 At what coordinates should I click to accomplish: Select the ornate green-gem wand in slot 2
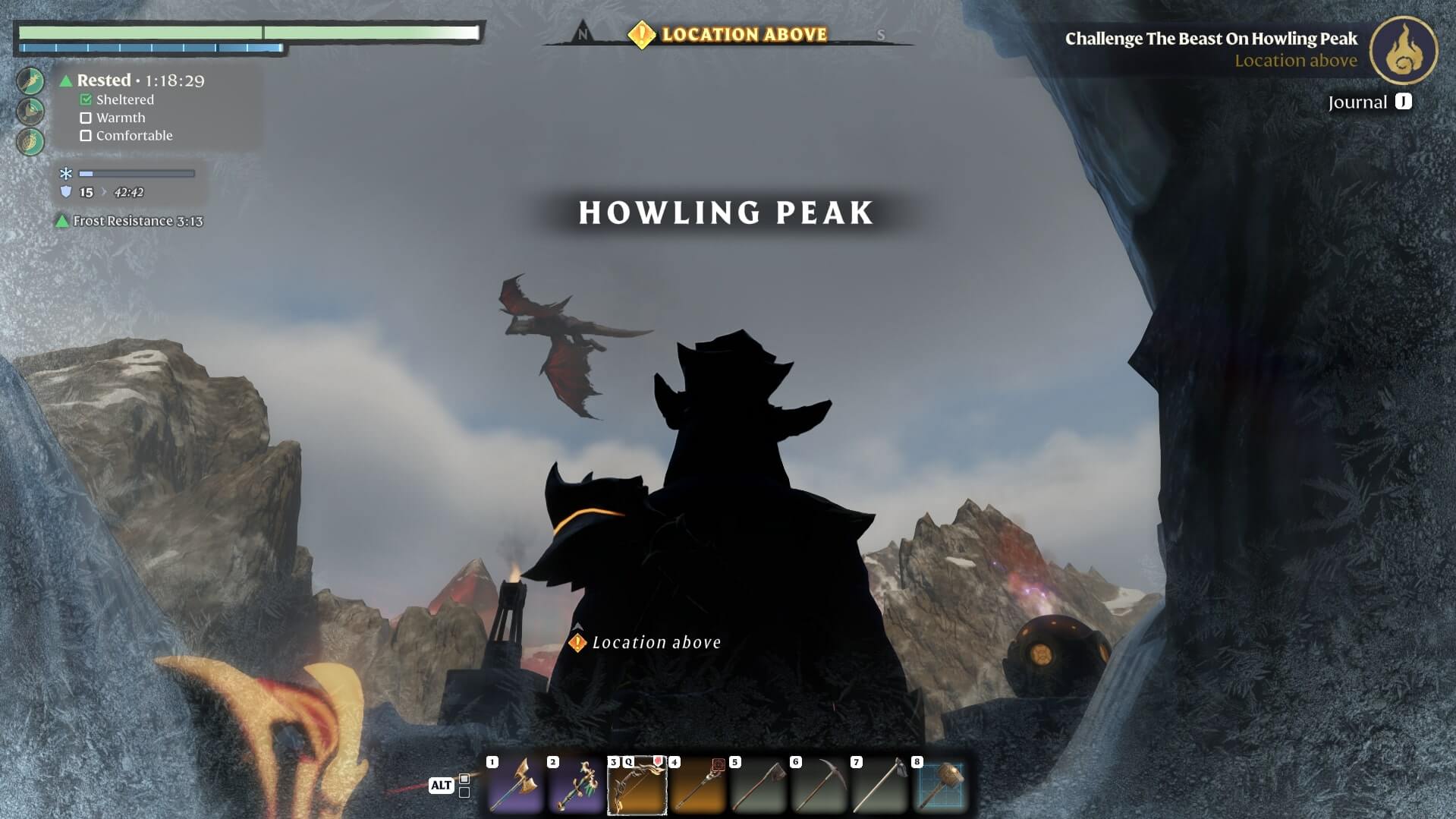[x=576, y=785]
